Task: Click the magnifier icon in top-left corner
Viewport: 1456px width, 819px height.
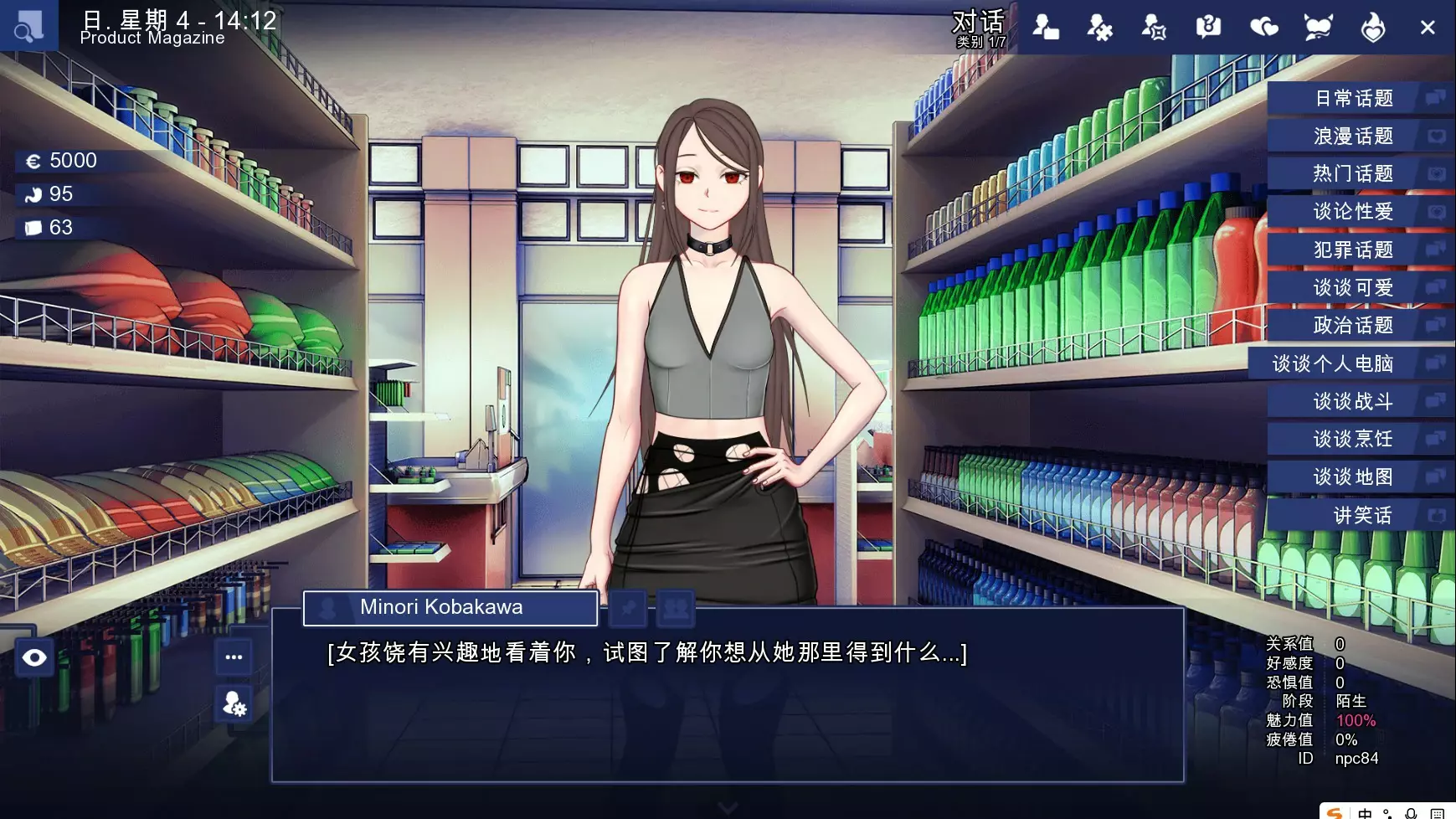Action: (28, 27)
